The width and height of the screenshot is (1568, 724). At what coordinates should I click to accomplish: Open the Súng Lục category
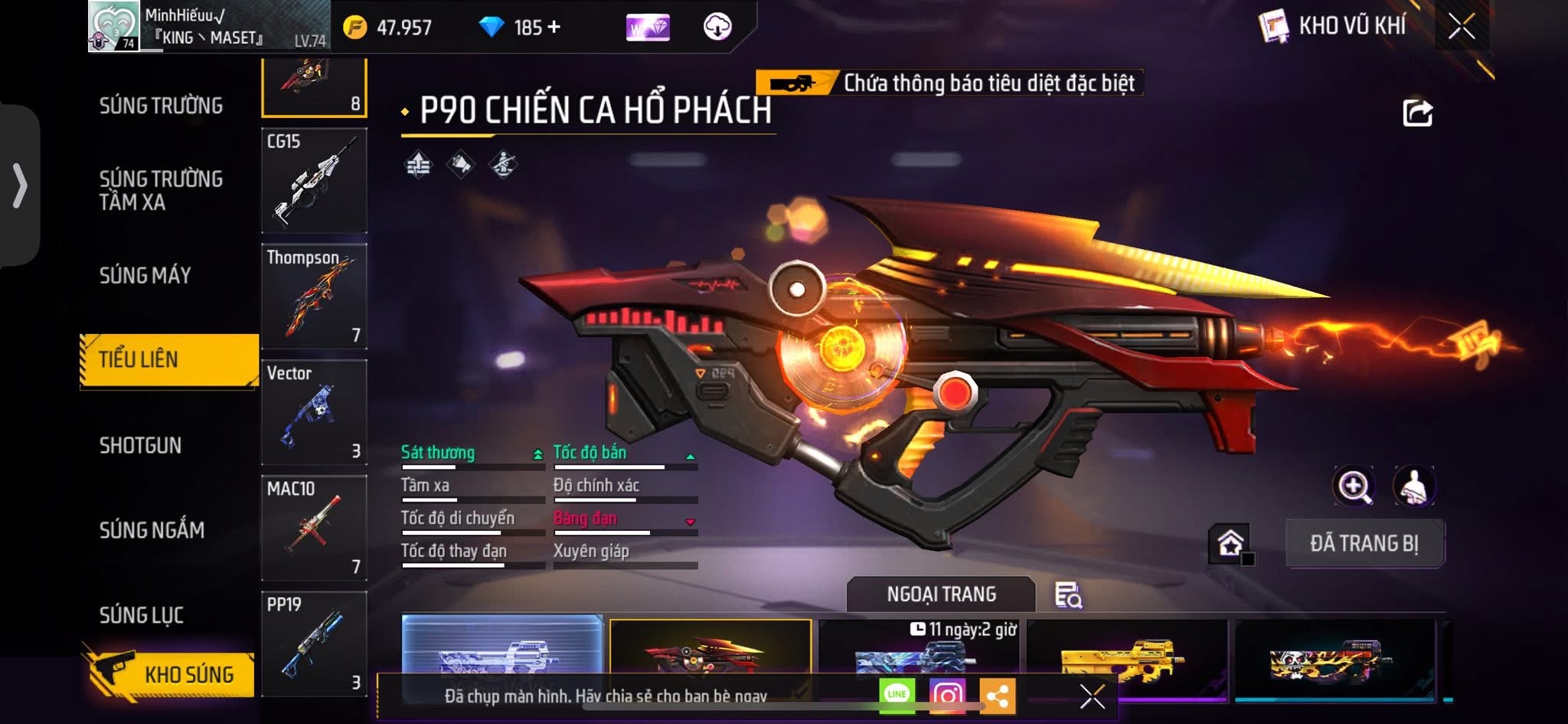point(142,614)
